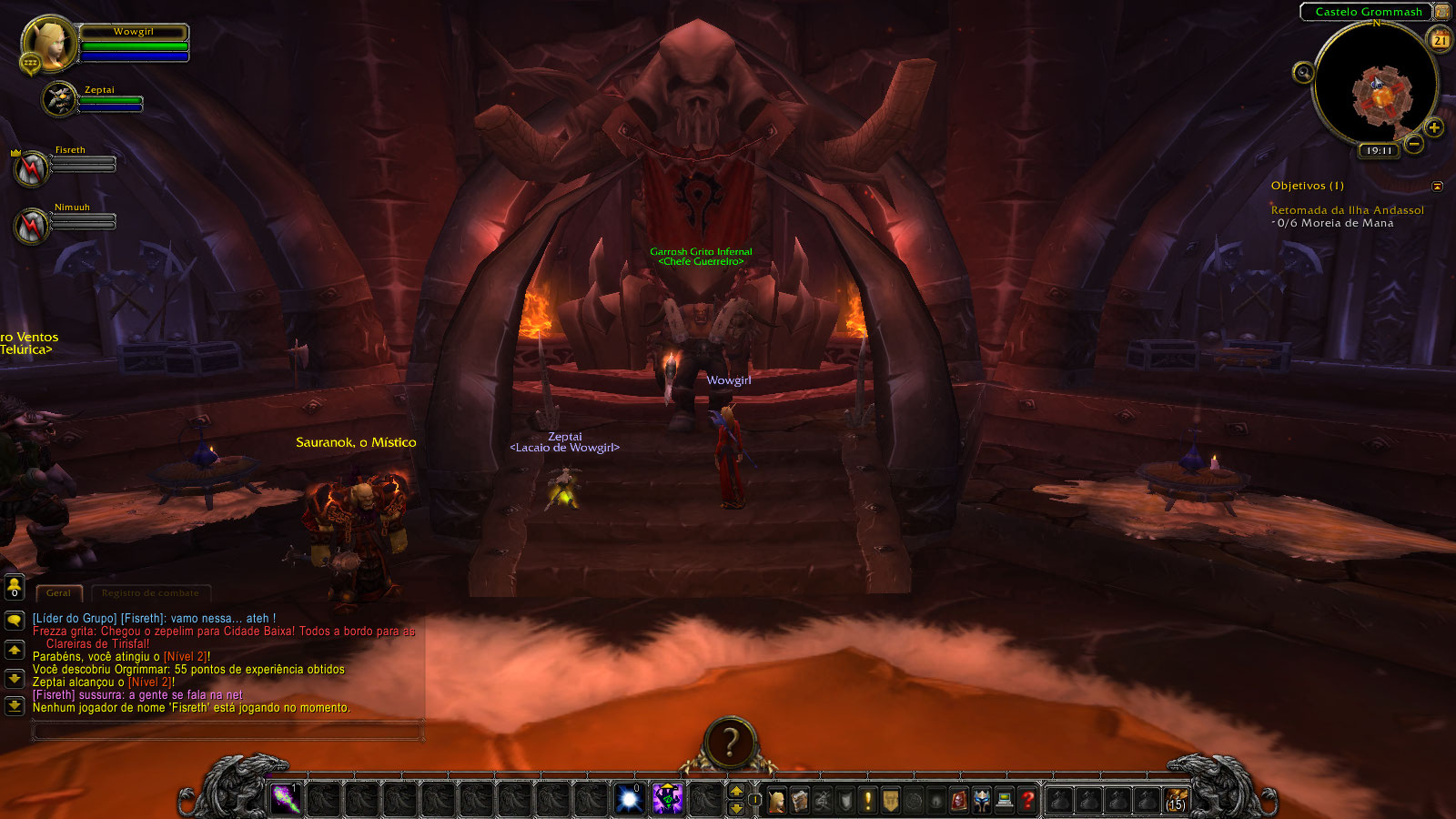This screenshot has width=1456, height=819.
Task: Open the character info micro button
Action: (777, 800)
